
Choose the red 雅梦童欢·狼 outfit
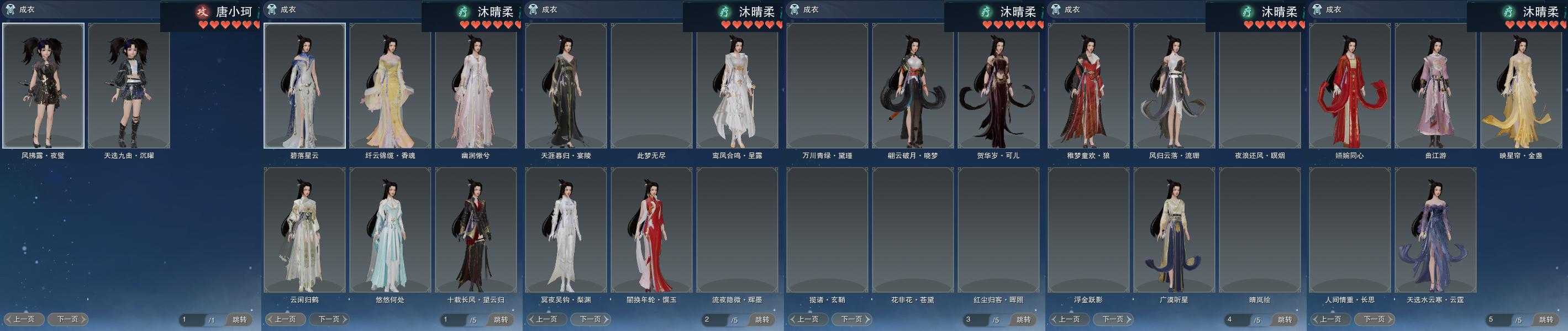click(1088, 86)
